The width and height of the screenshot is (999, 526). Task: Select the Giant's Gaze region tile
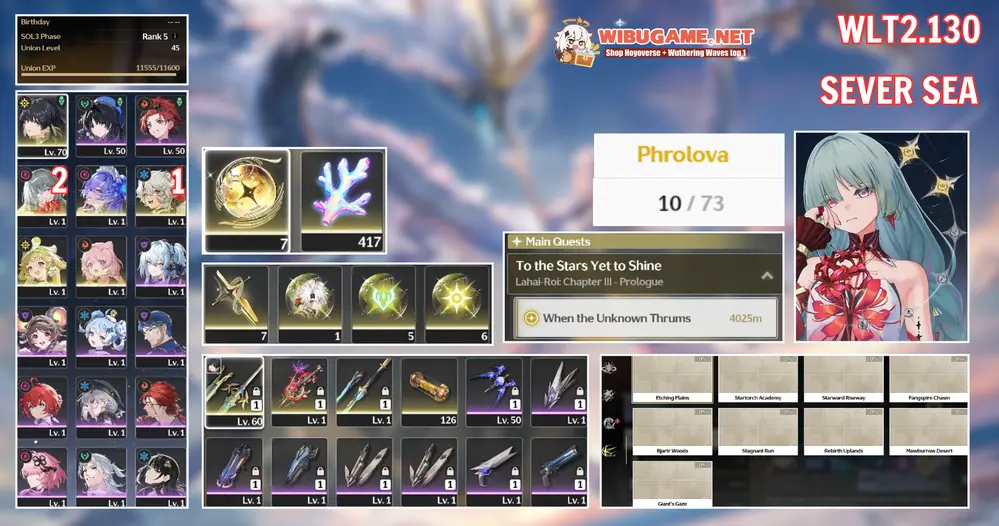(672, 482)
